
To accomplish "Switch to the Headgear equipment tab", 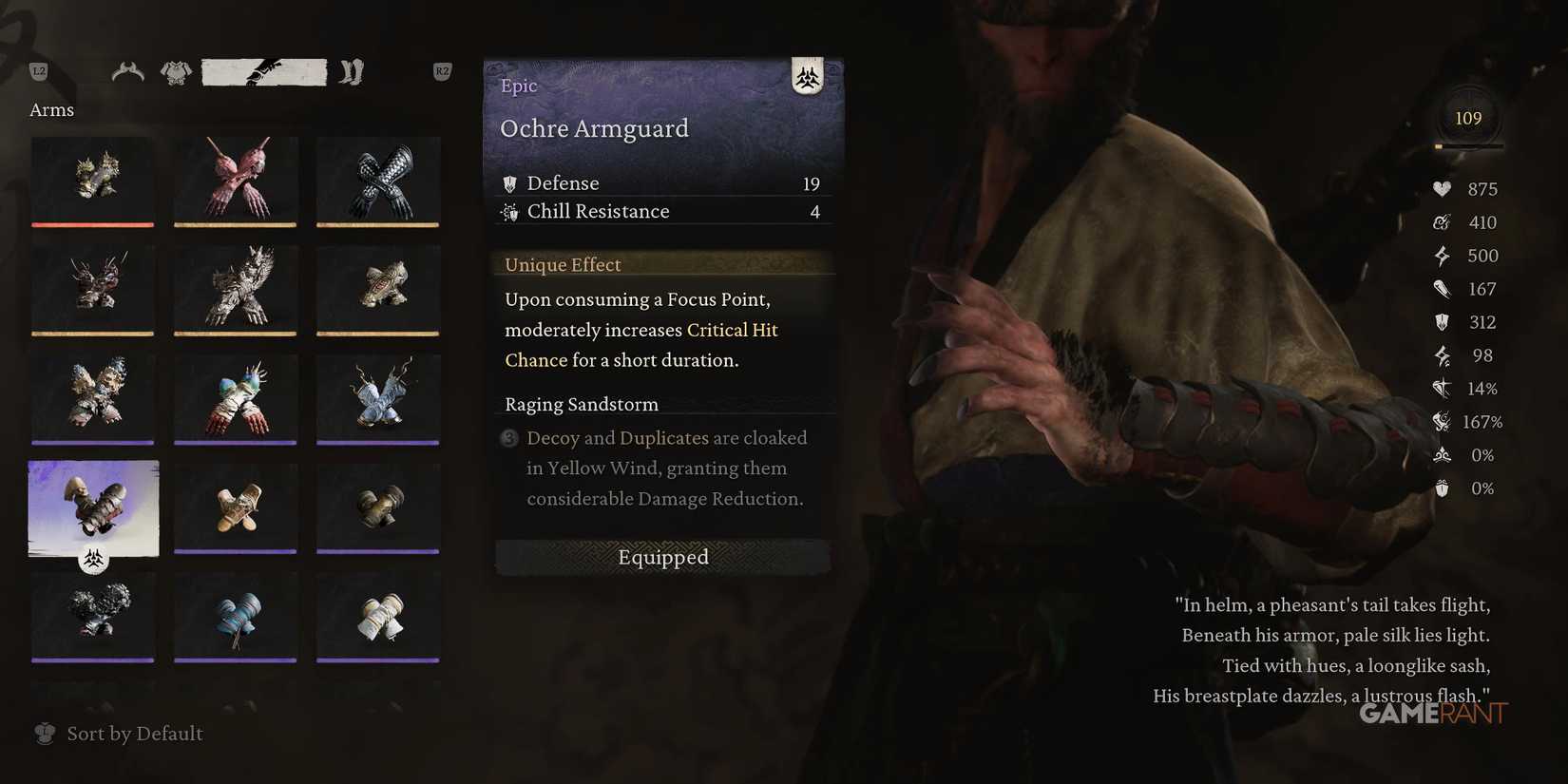I will pos(127,71).
